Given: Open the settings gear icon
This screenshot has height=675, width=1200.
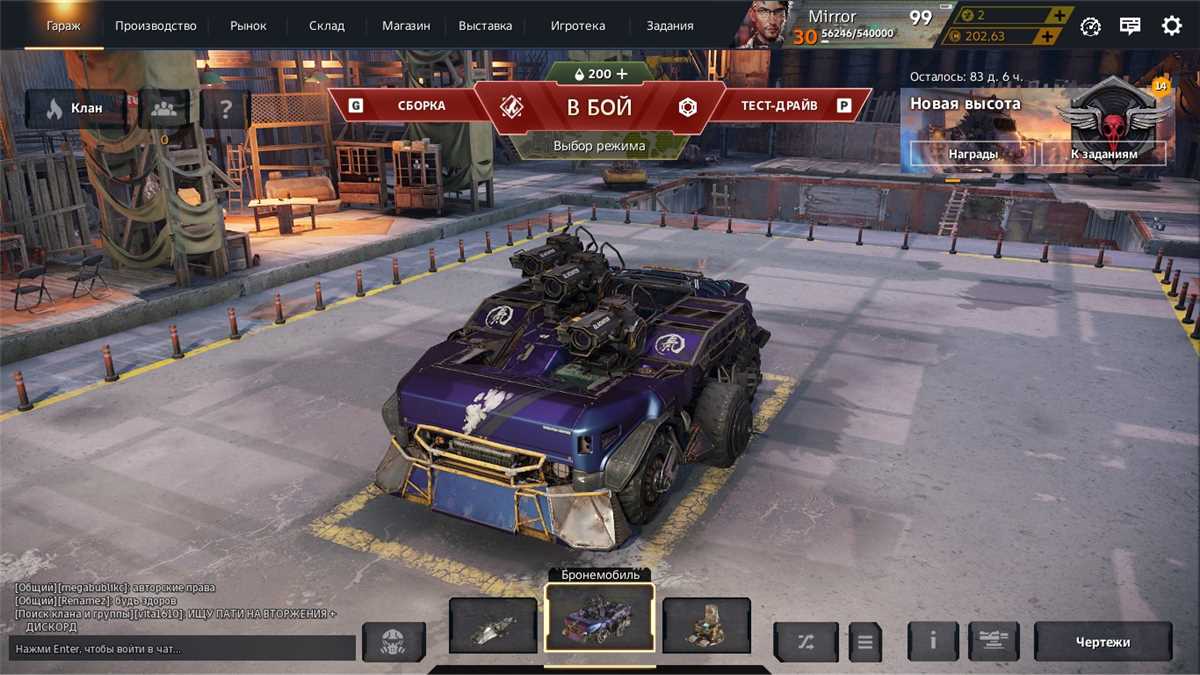Looking at the screenshot, I should point(1172,26).
